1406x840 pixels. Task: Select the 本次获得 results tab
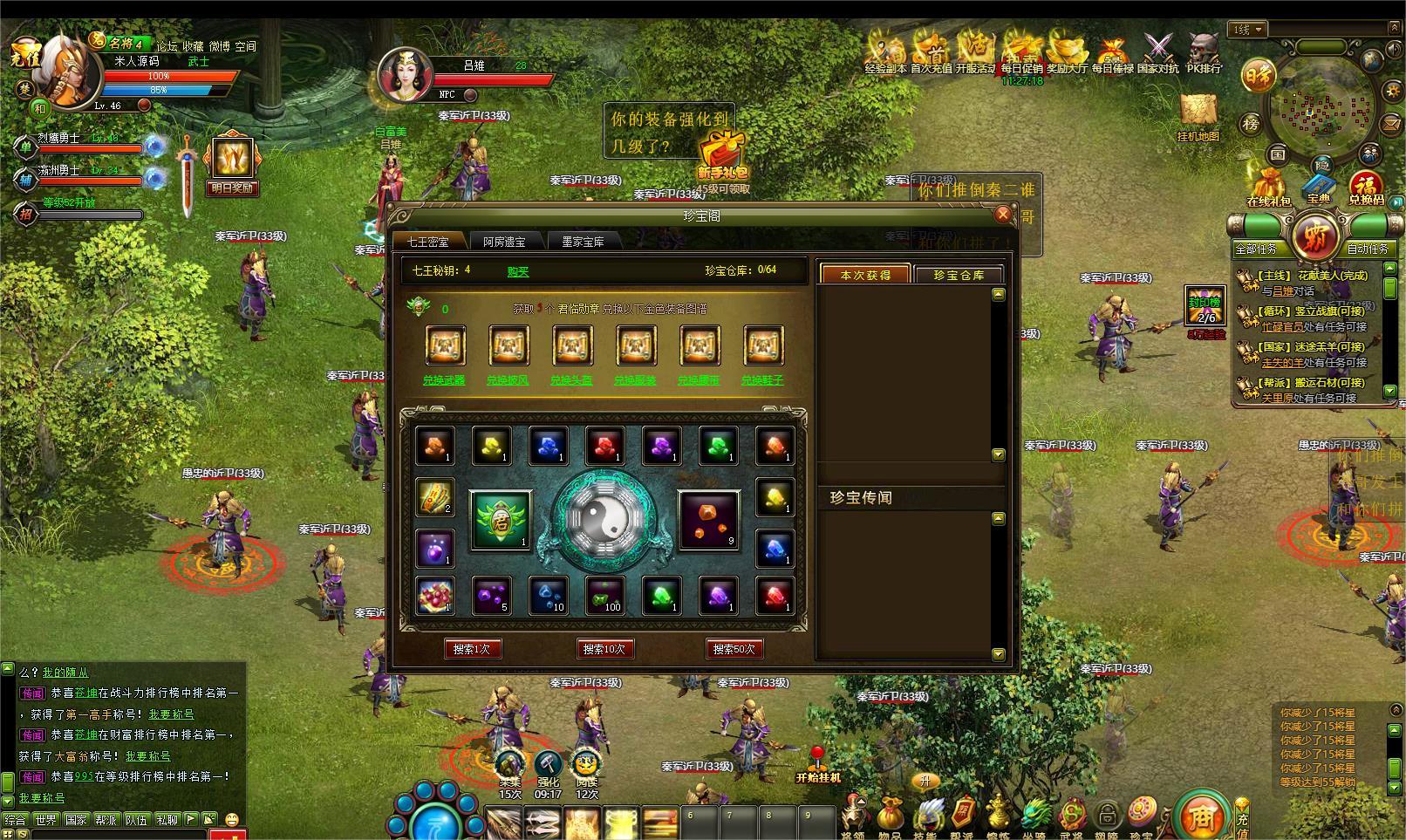[x=865, y=275]
